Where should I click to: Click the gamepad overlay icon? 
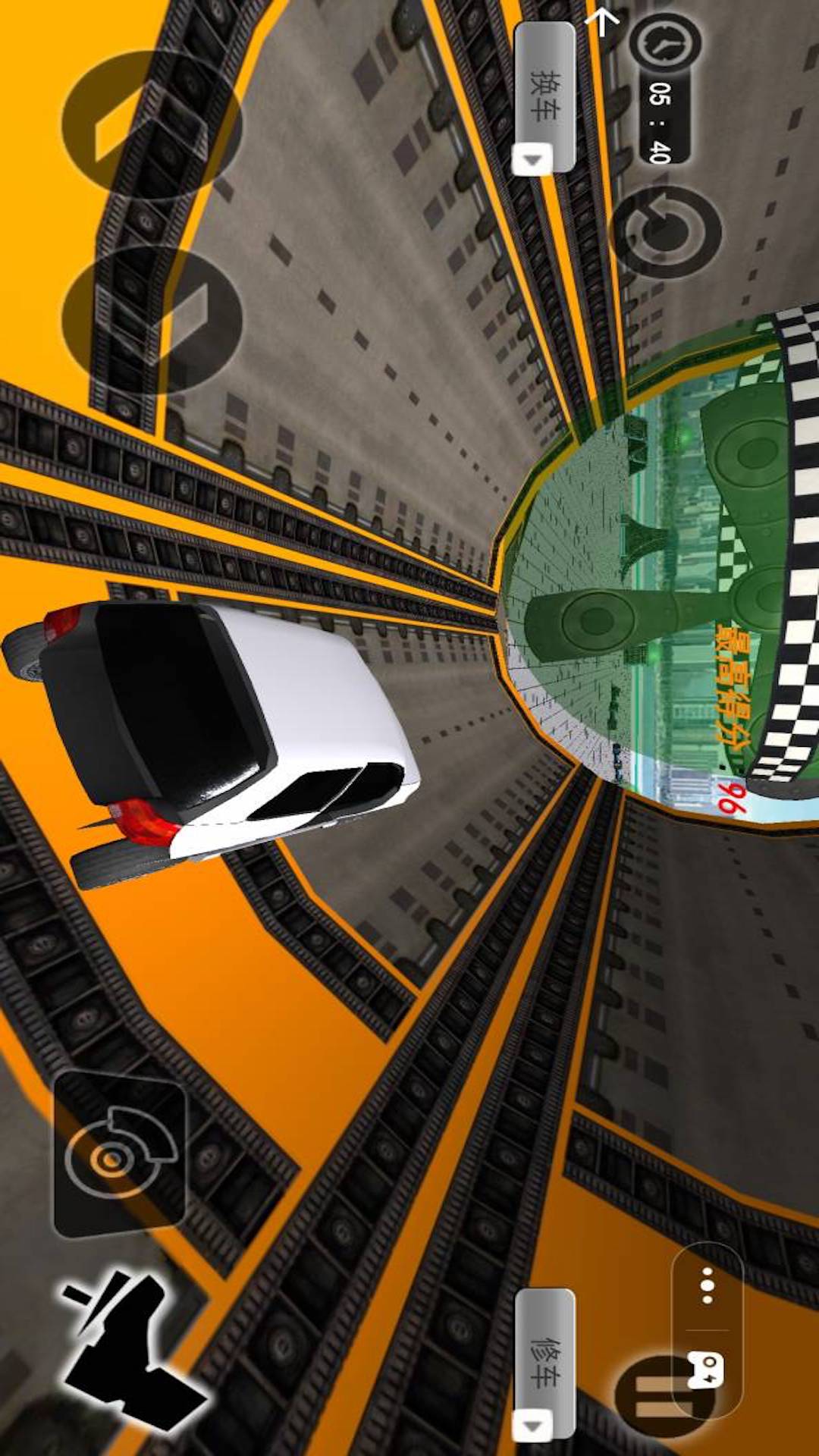coord(707,1370)
